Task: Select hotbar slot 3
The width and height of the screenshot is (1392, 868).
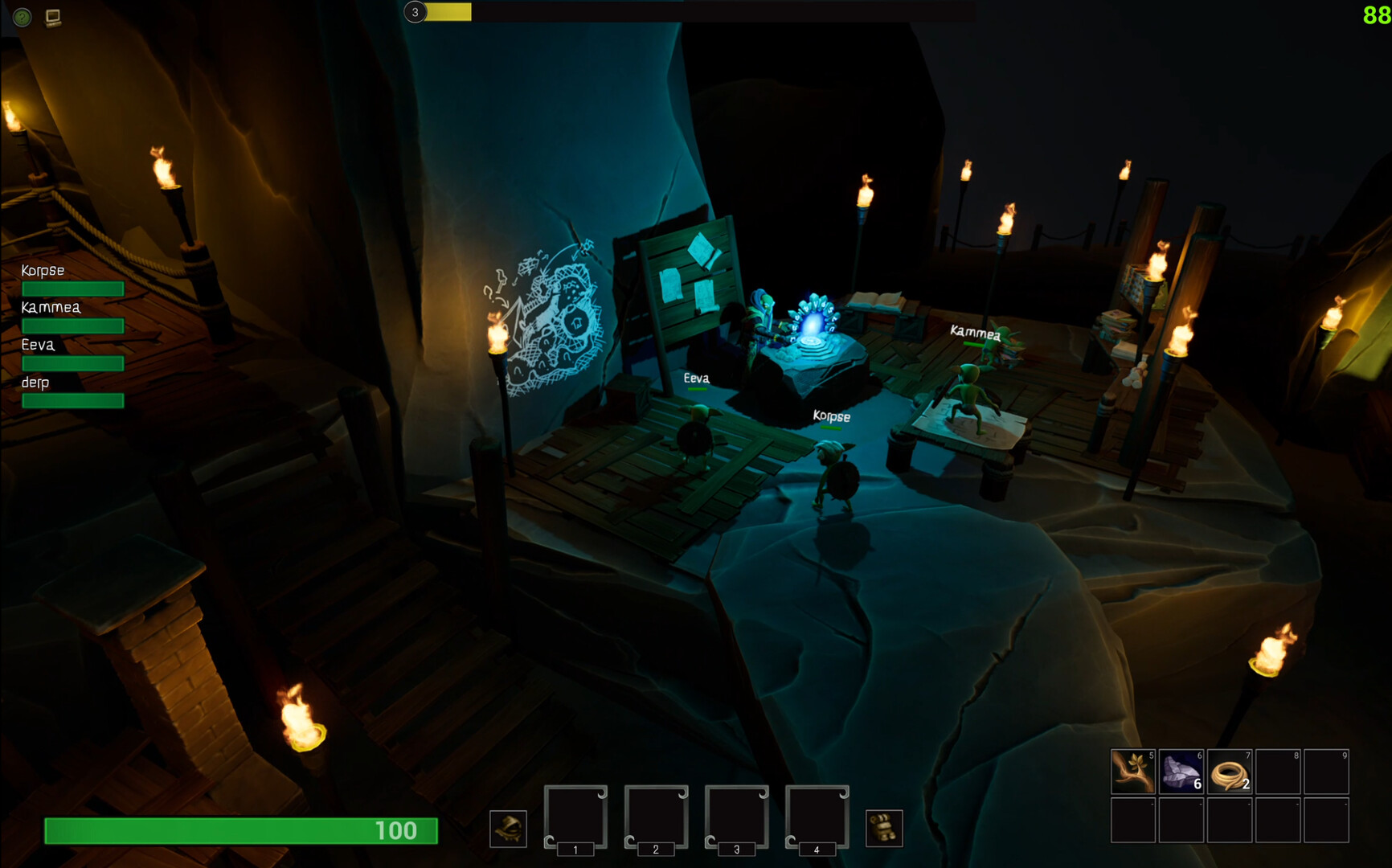Action: pyautogui.click(x=736, y=816)
